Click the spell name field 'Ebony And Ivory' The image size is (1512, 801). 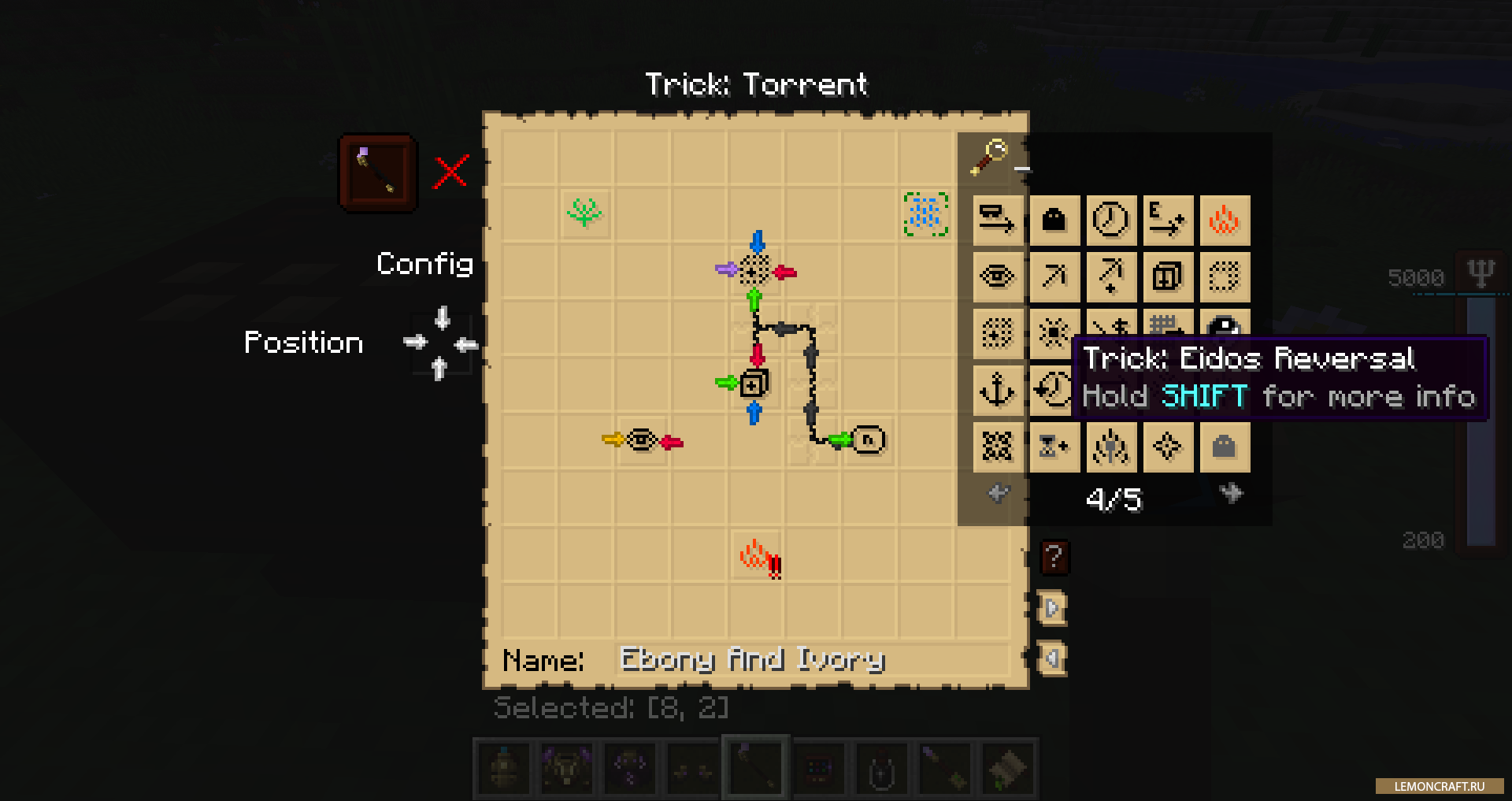pos(811,660)
